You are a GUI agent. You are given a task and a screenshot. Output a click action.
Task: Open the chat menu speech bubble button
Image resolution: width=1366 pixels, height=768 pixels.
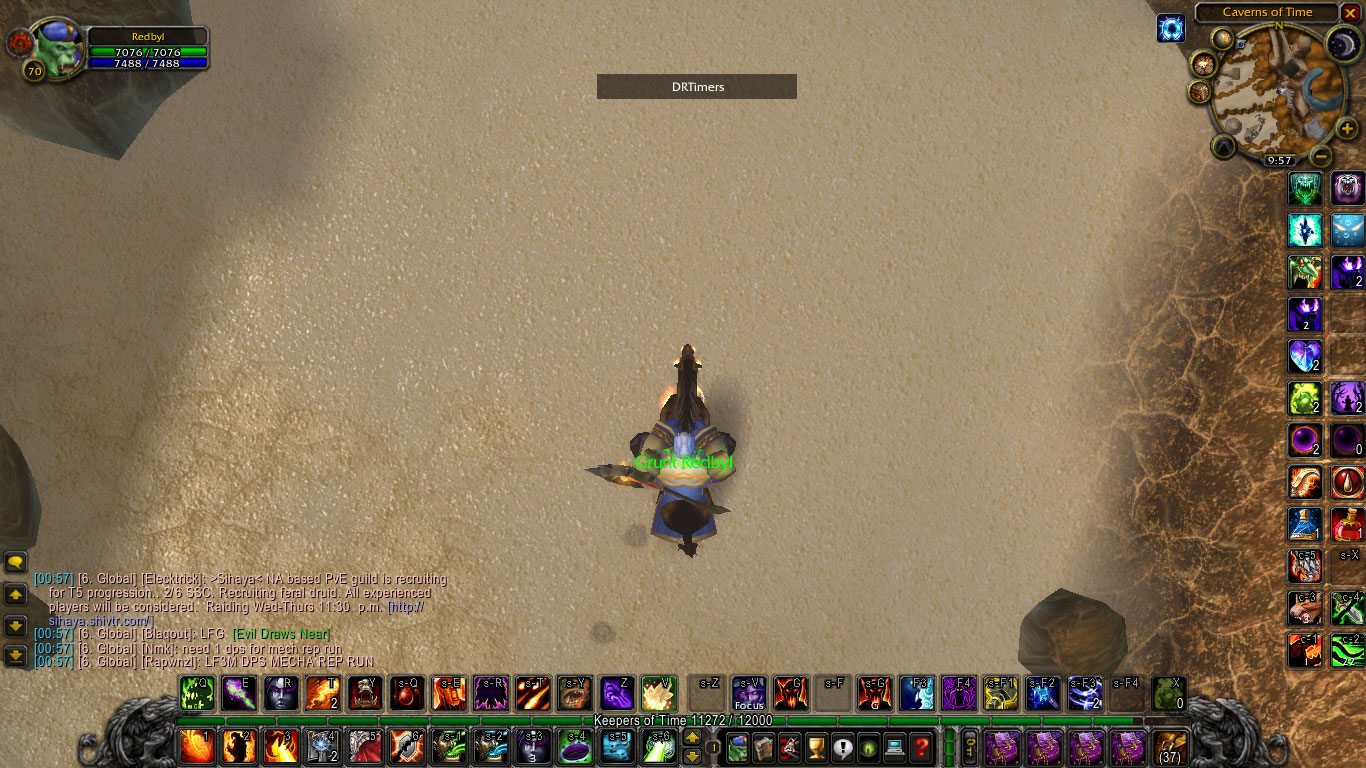[x=15, y=563]
